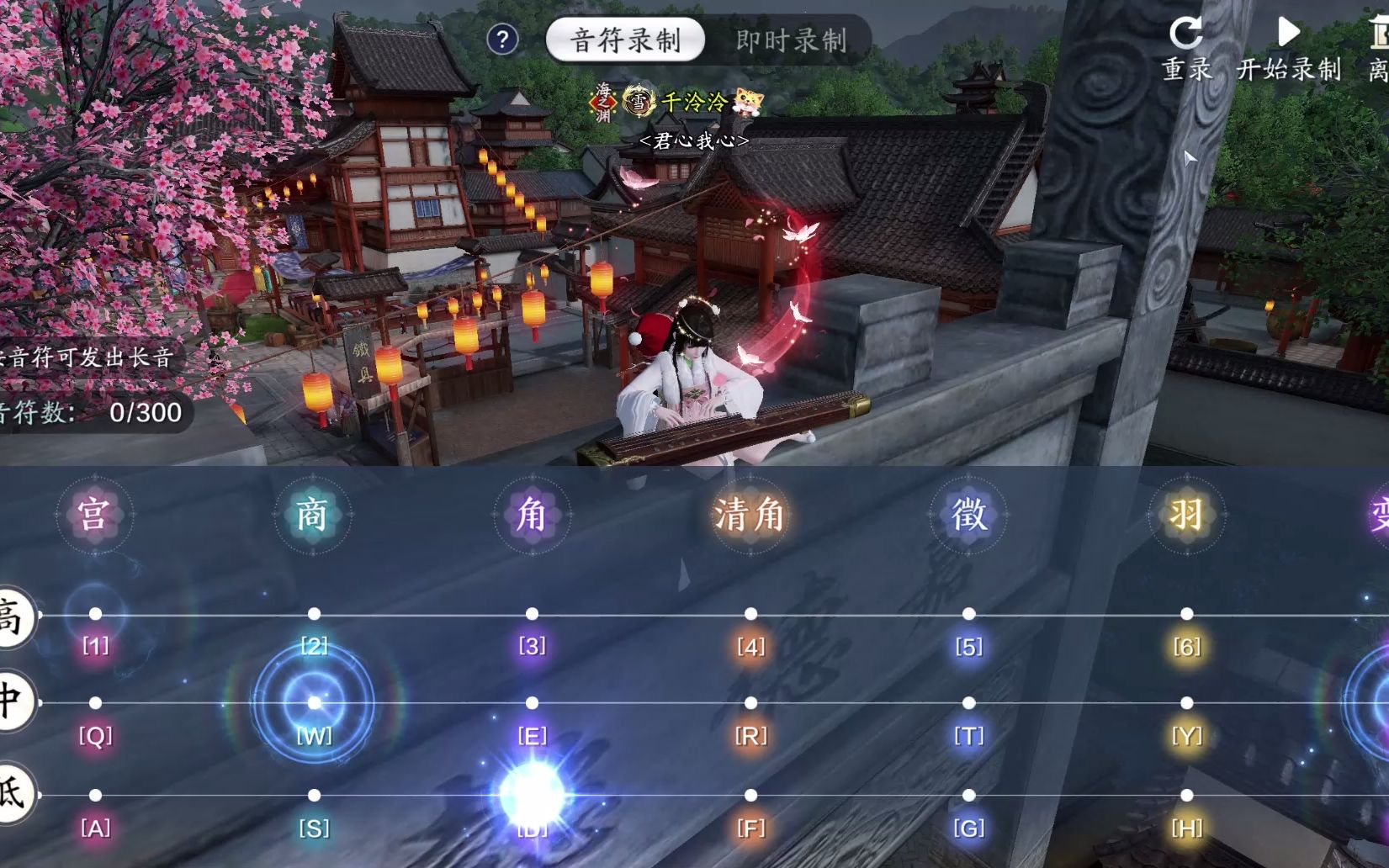The width and height of the screenshot is (1389, 868).
Task: Click the cat icon beside 千泠泠
Action: (747, 101)
